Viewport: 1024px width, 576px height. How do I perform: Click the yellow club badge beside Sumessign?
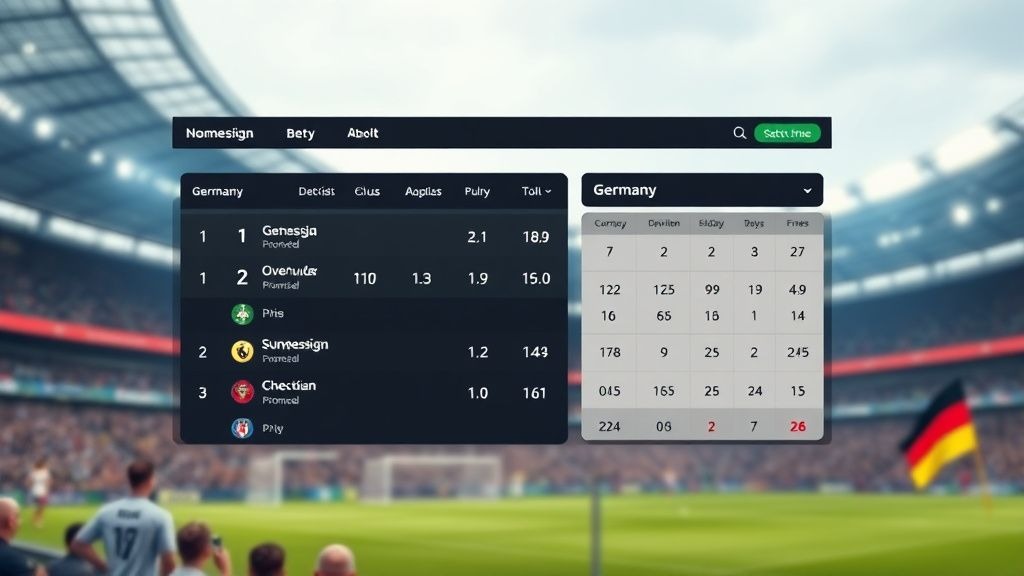(x=242, y=351)
